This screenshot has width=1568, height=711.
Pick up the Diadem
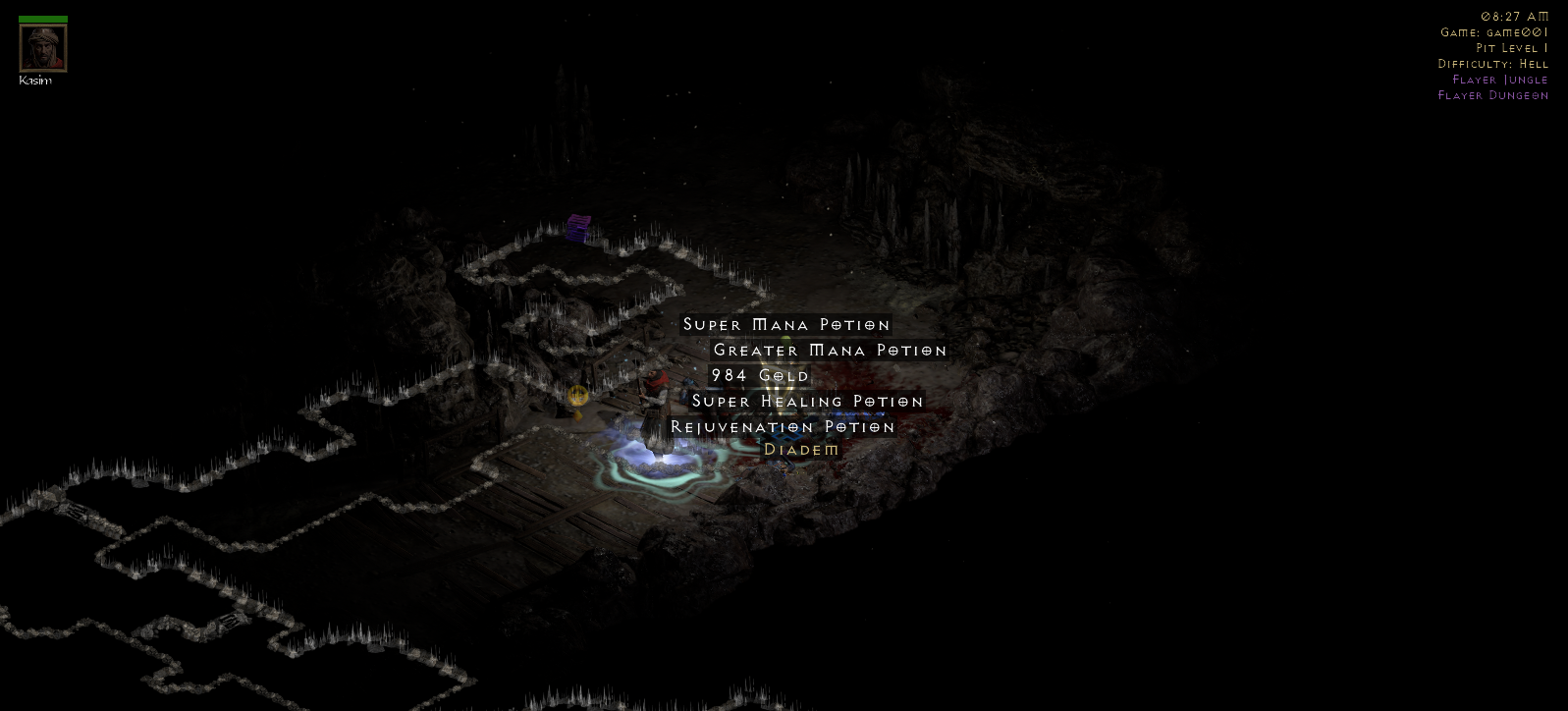(x=801, y=450)
